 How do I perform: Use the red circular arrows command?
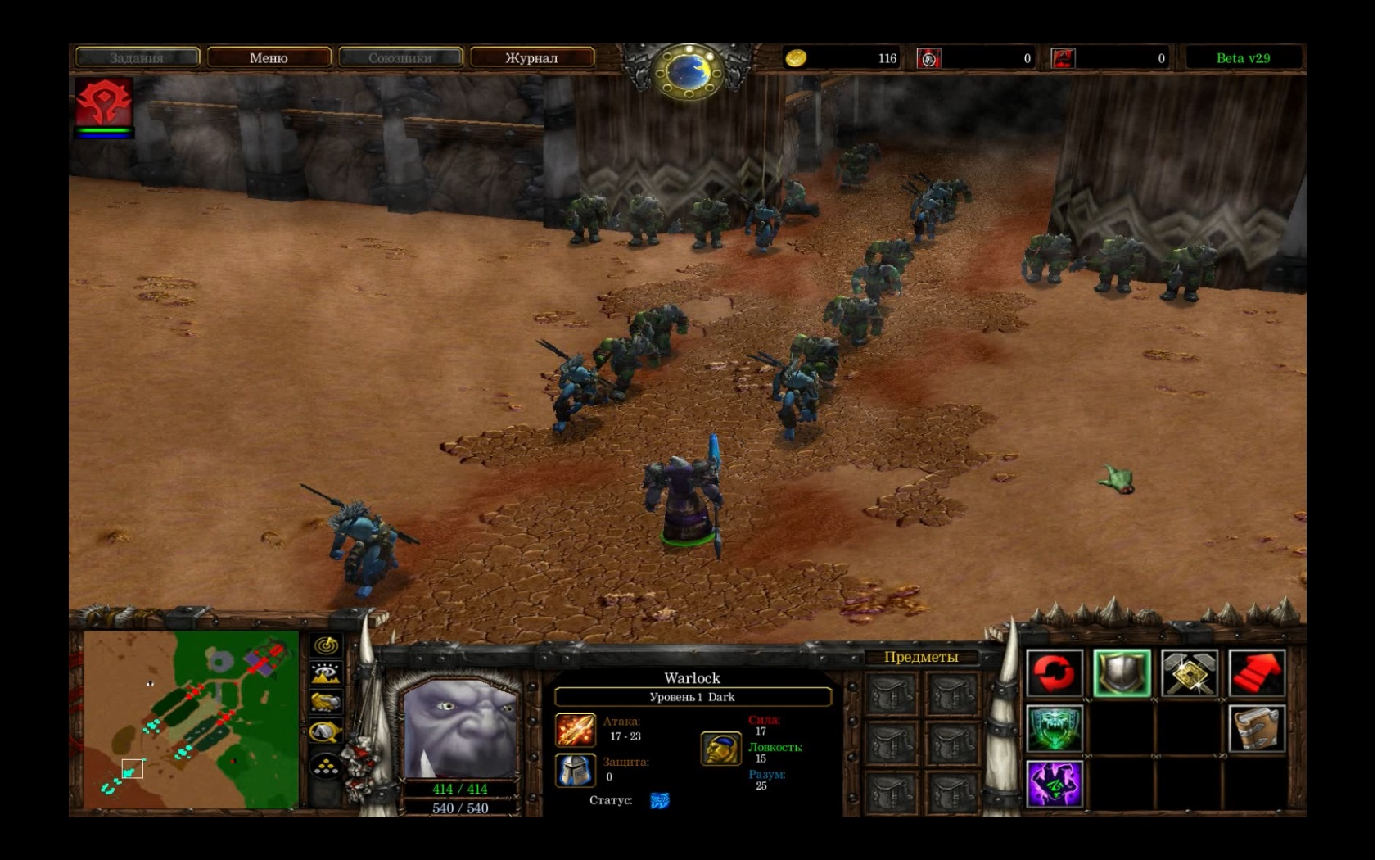point(1055,673)
